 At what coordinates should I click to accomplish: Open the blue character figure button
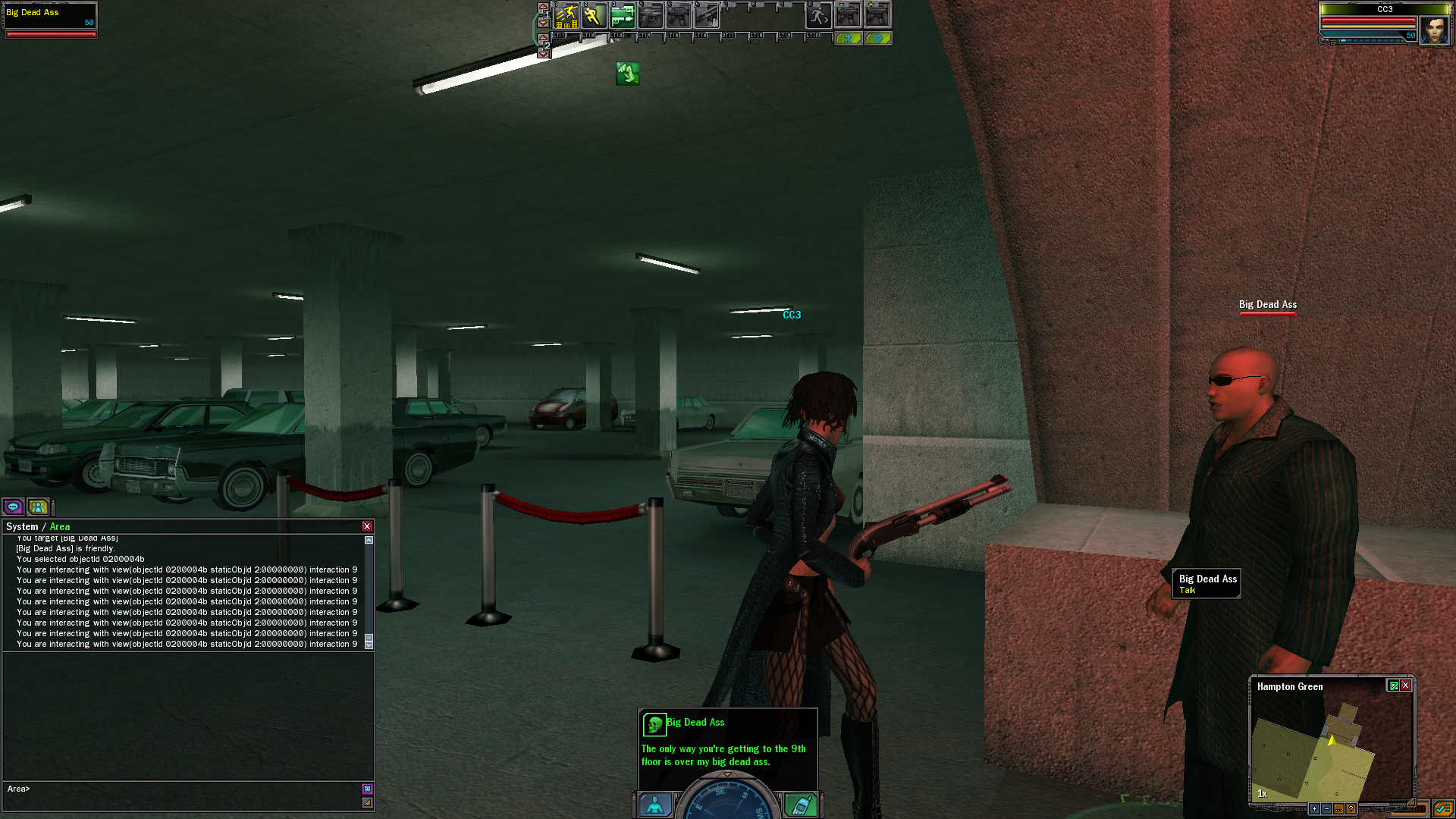(x=654, y=805)
